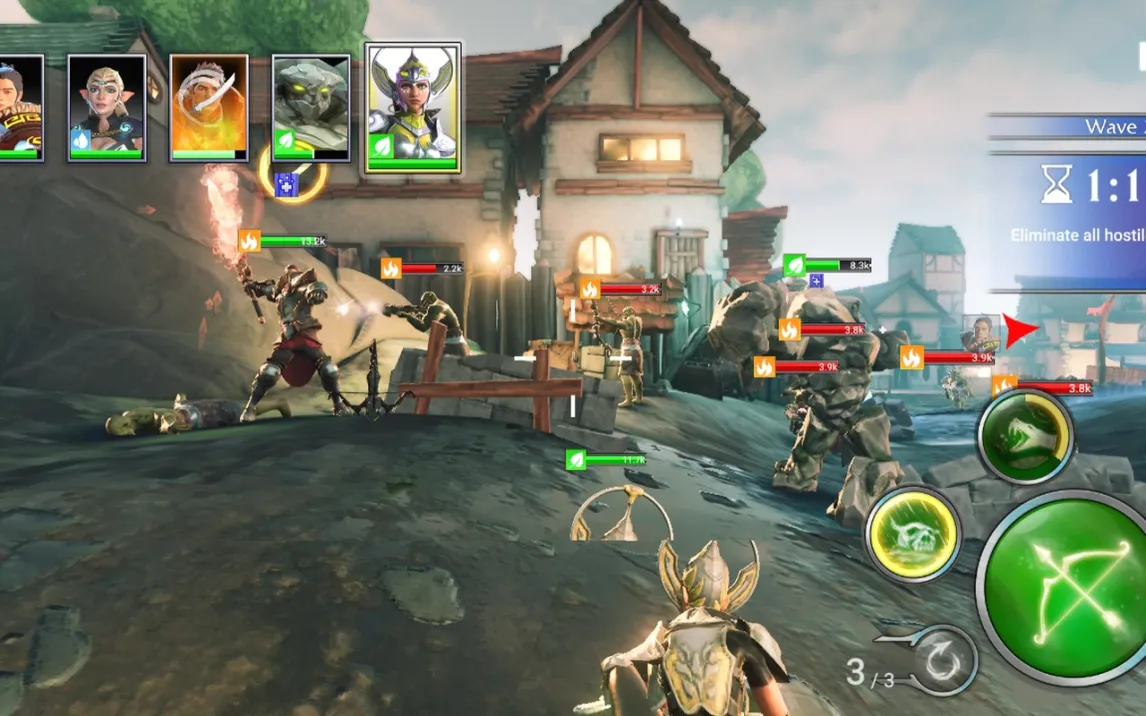
Task: Select the winged-helmet archer portrait
Action: click(x=413, y=107)
